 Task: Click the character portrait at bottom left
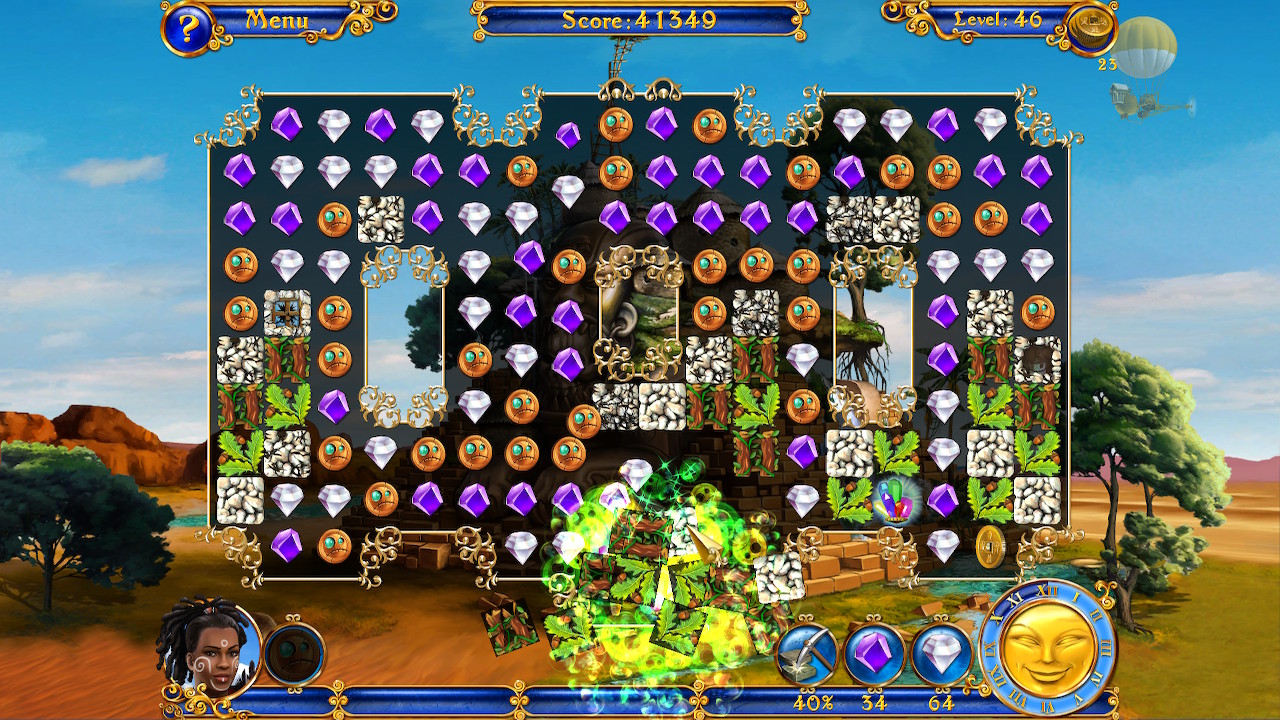[200, 650]
